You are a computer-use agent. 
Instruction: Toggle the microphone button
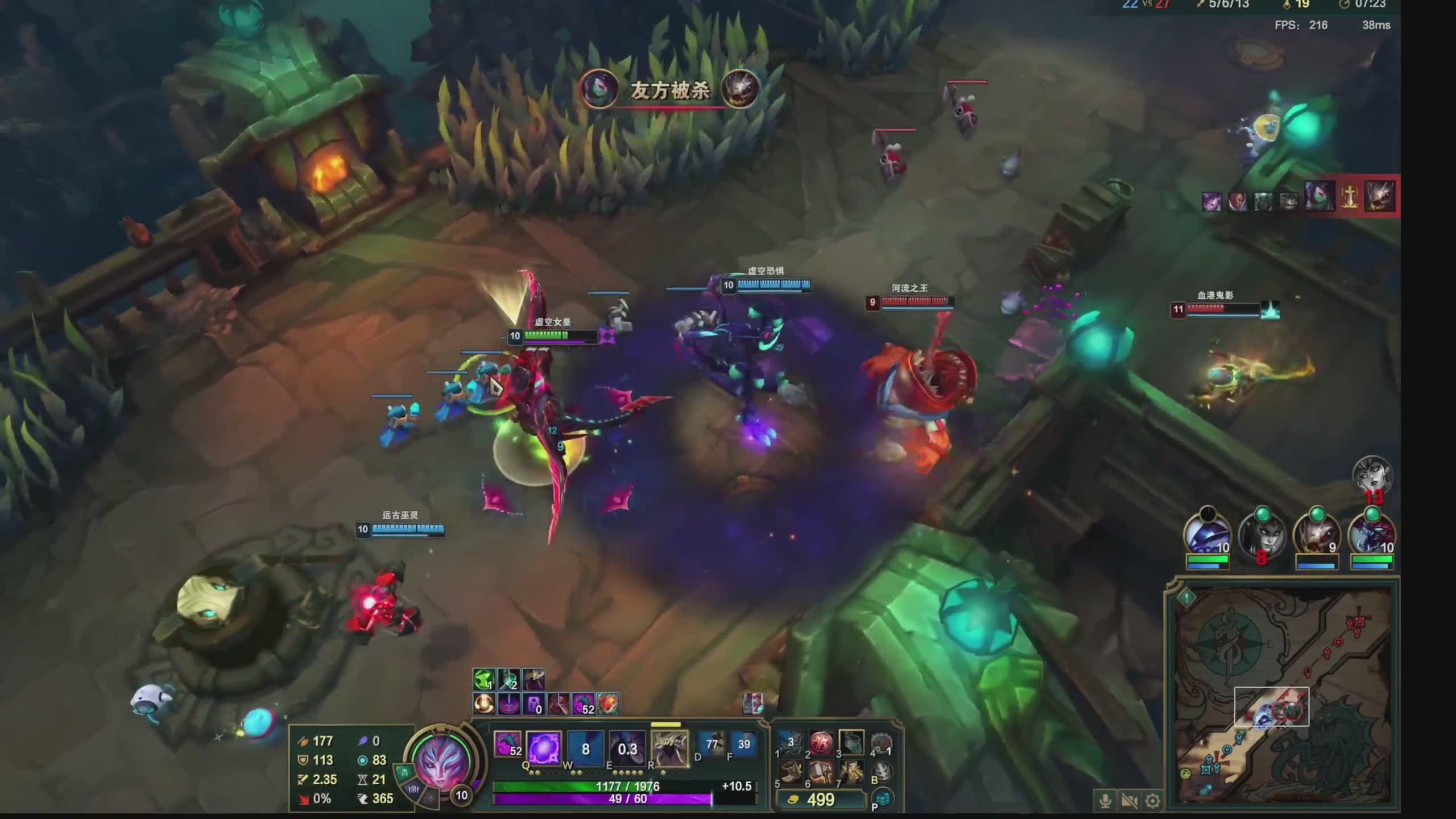pos(1105,801)
